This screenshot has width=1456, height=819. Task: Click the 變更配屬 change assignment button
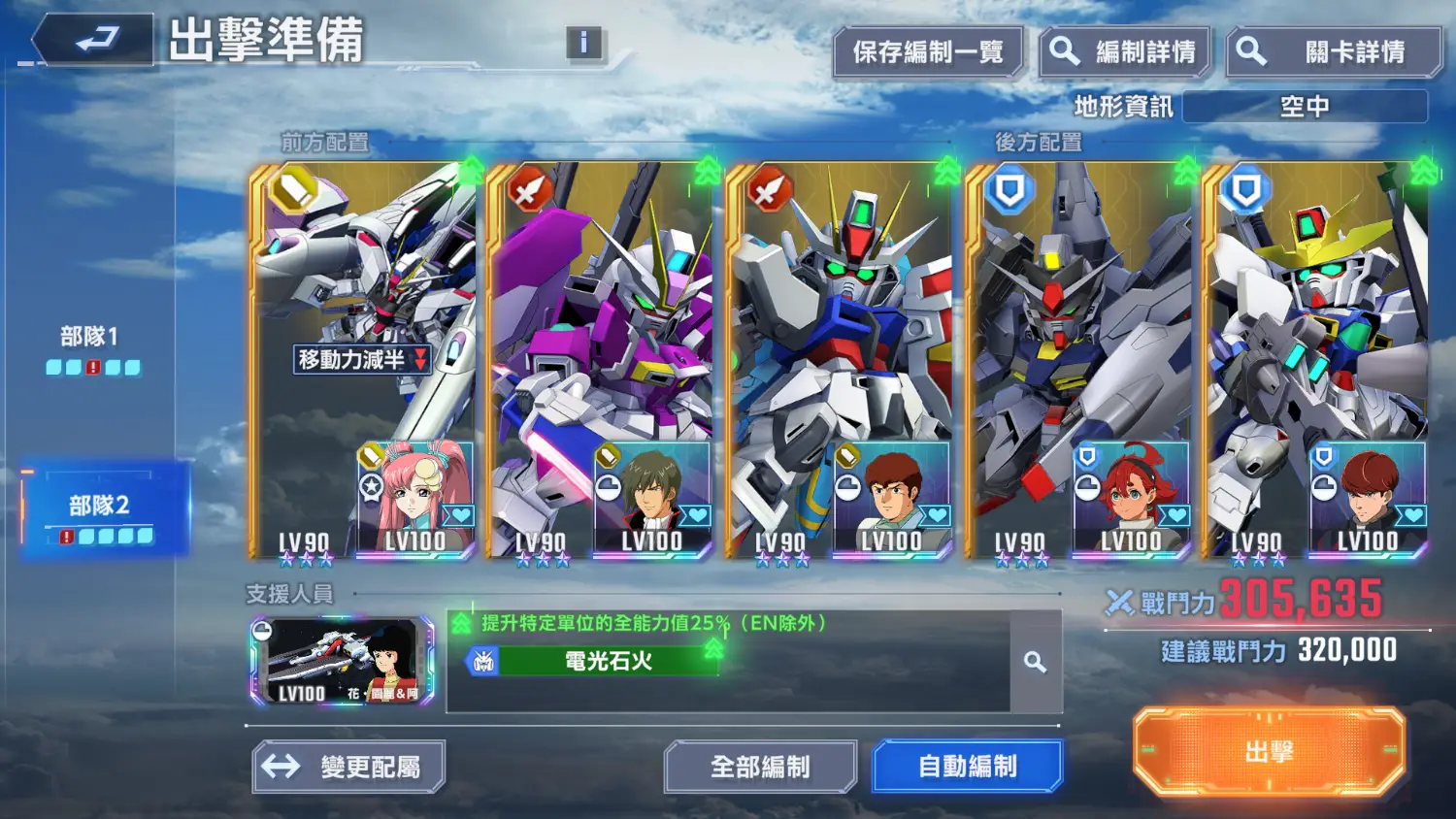pyautogui.click(x=348, y=767)
